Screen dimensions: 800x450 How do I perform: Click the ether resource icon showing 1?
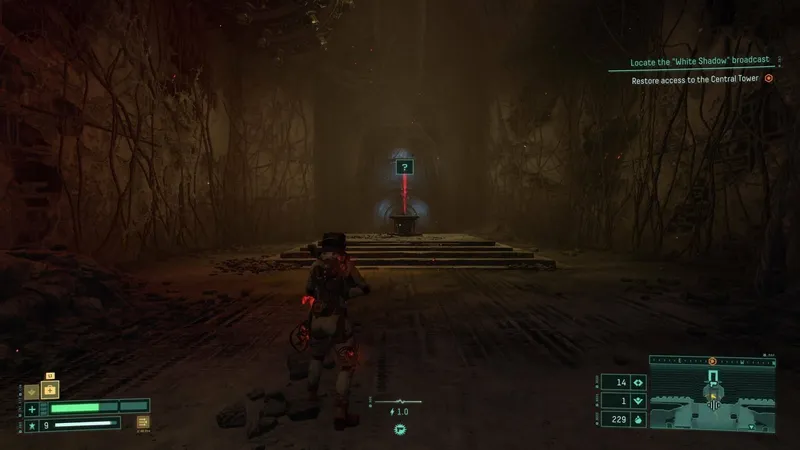[x=636, y=400]
